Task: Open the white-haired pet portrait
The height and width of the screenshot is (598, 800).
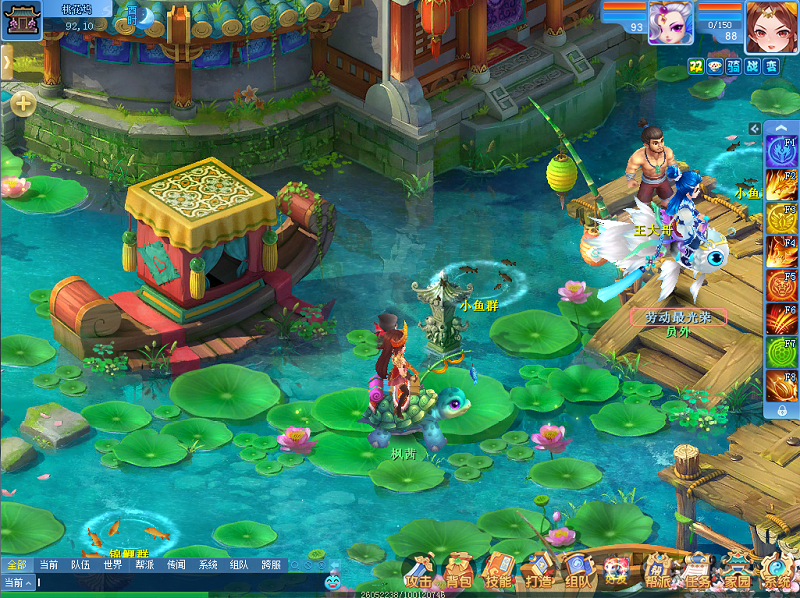Action: pyautogui.click(x=671, y=22)
